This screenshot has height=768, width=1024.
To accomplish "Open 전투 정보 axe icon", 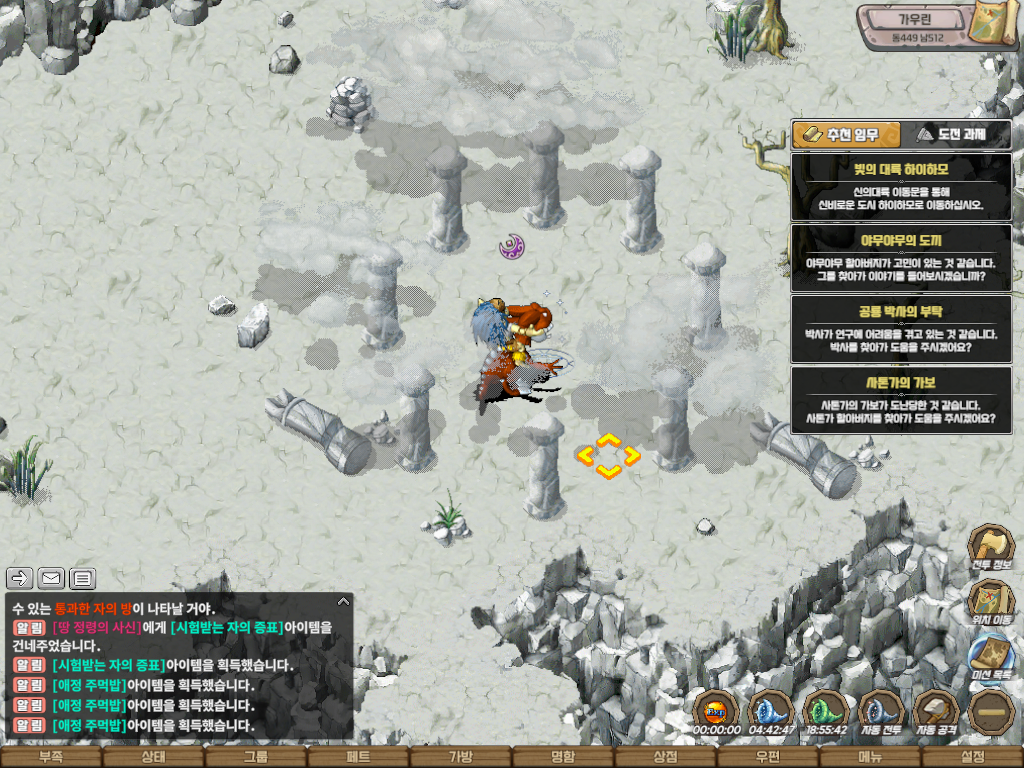I will click(989, 549).
